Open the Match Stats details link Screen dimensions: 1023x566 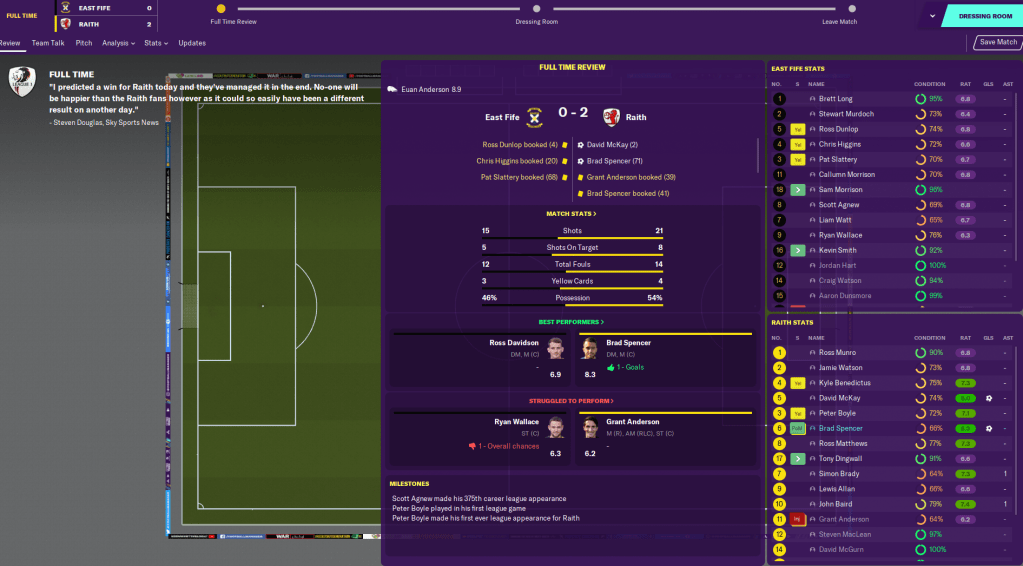click(x=571, y=214)
